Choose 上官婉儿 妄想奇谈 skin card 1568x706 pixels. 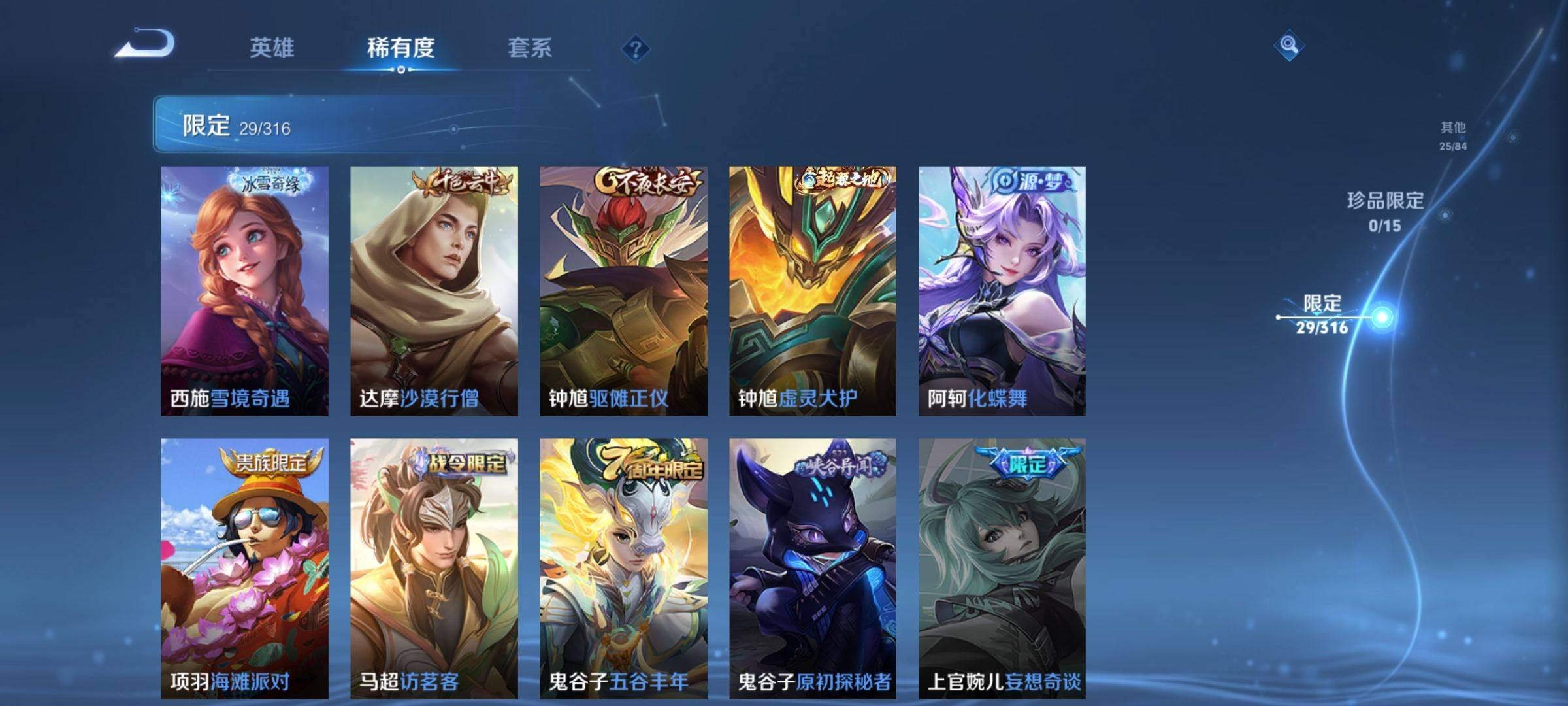1002,567
